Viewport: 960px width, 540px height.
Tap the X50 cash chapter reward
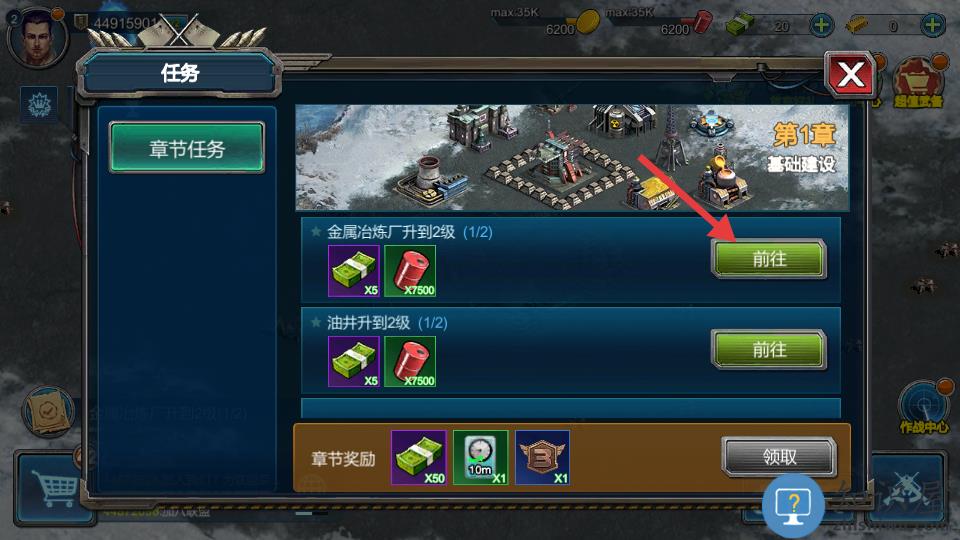(x=419, y=458)
